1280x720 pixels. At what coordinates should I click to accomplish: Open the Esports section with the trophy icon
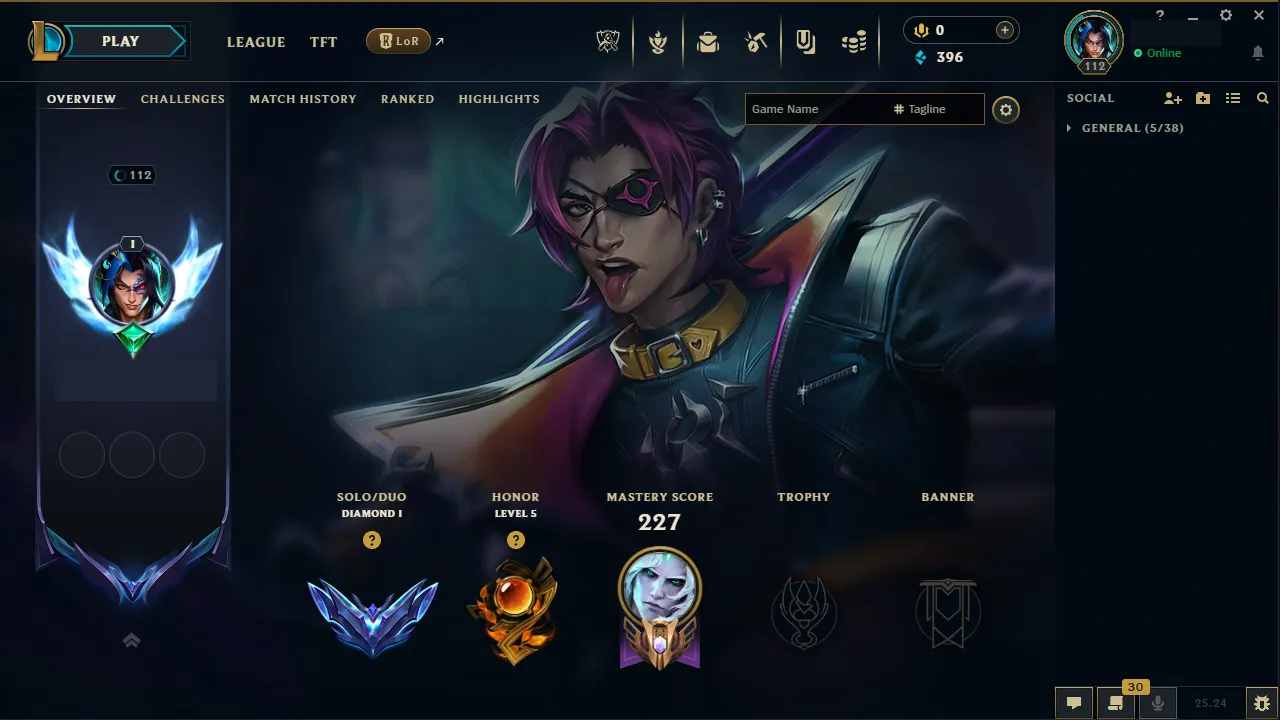(608, 42)
